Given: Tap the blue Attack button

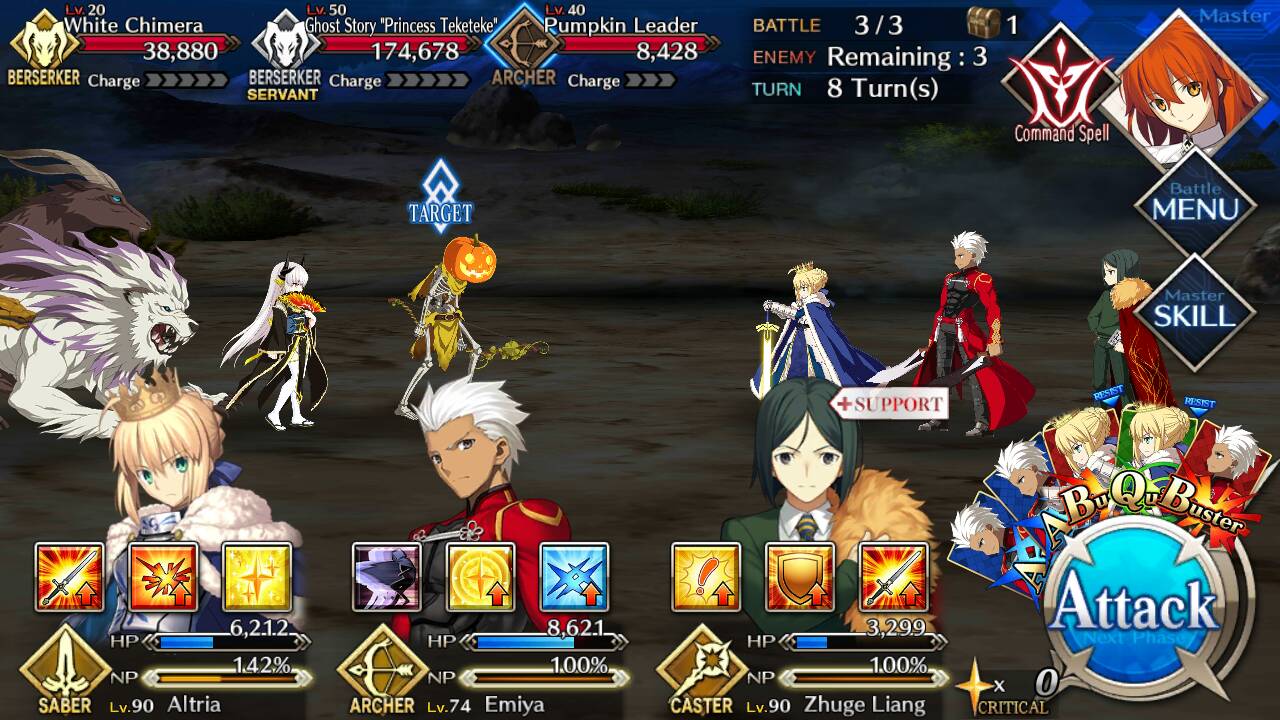Looking at the screenshot, I should (x=1134, y=606).
